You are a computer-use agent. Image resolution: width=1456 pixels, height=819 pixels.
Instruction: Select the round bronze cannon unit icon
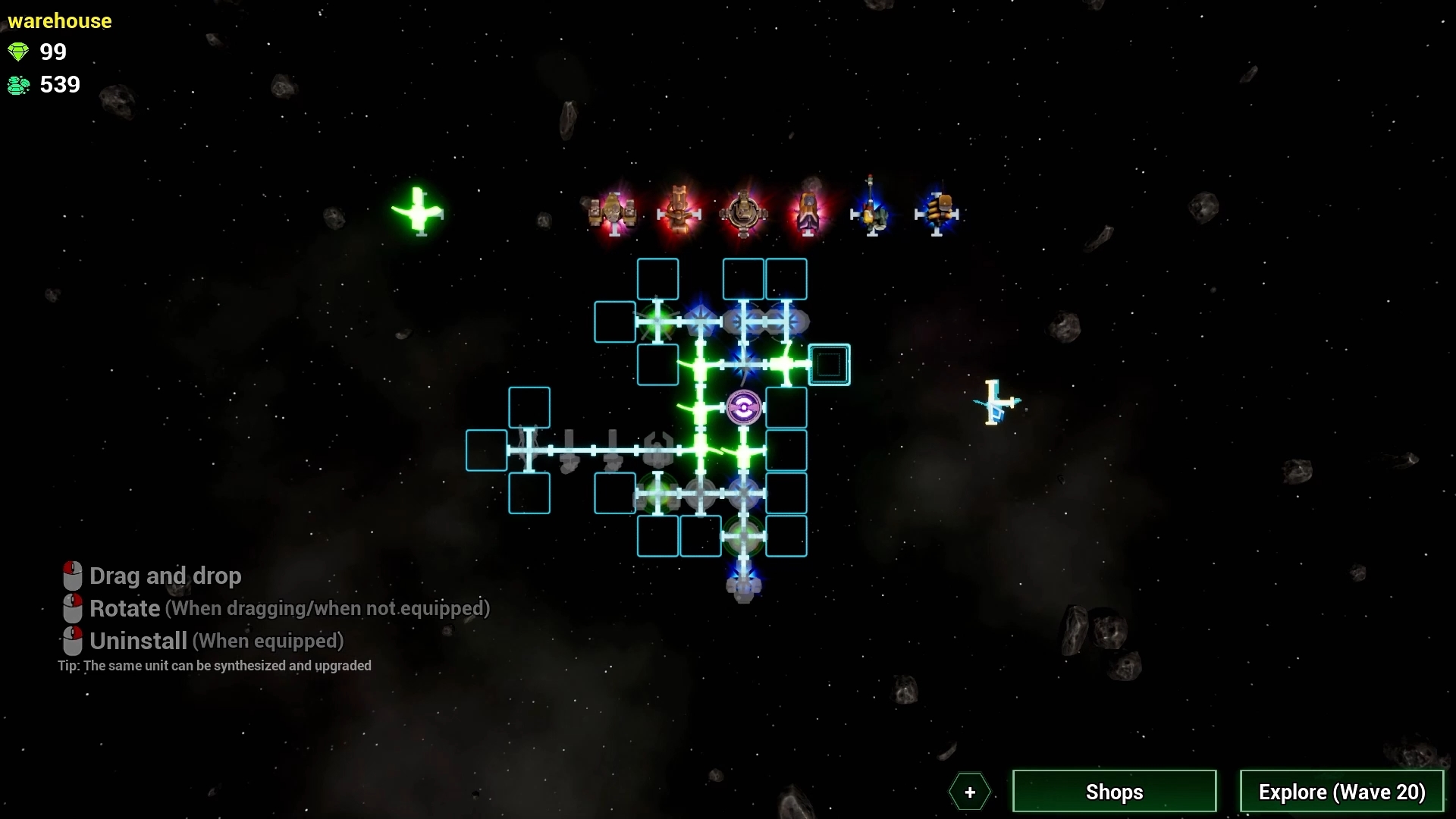coord(743,211)
